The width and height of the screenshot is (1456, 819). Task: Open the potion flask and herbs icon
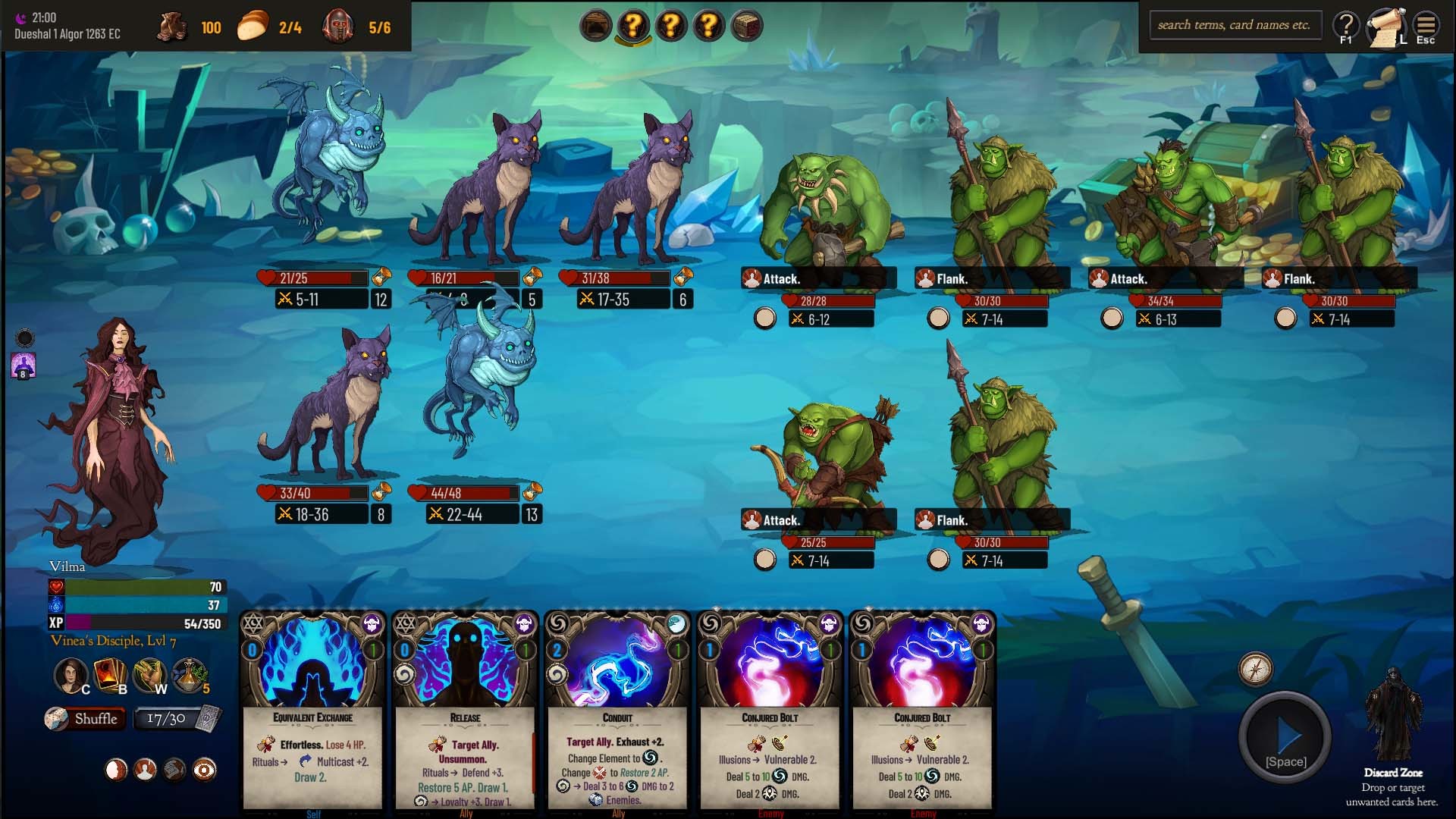[x=190, y=674]
